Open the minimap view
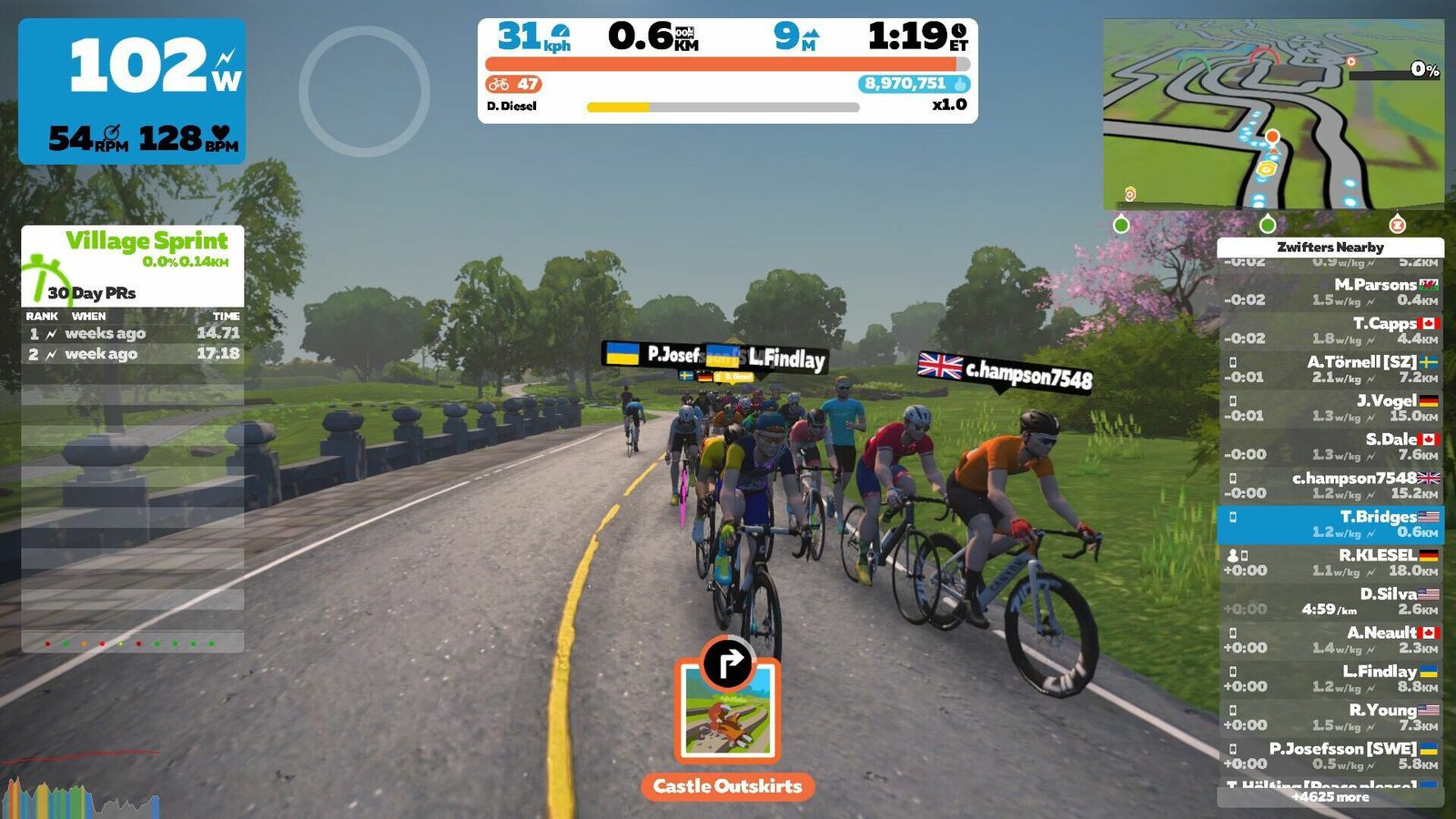This screenshot has height=819, width=1456. pos(1272,115)
